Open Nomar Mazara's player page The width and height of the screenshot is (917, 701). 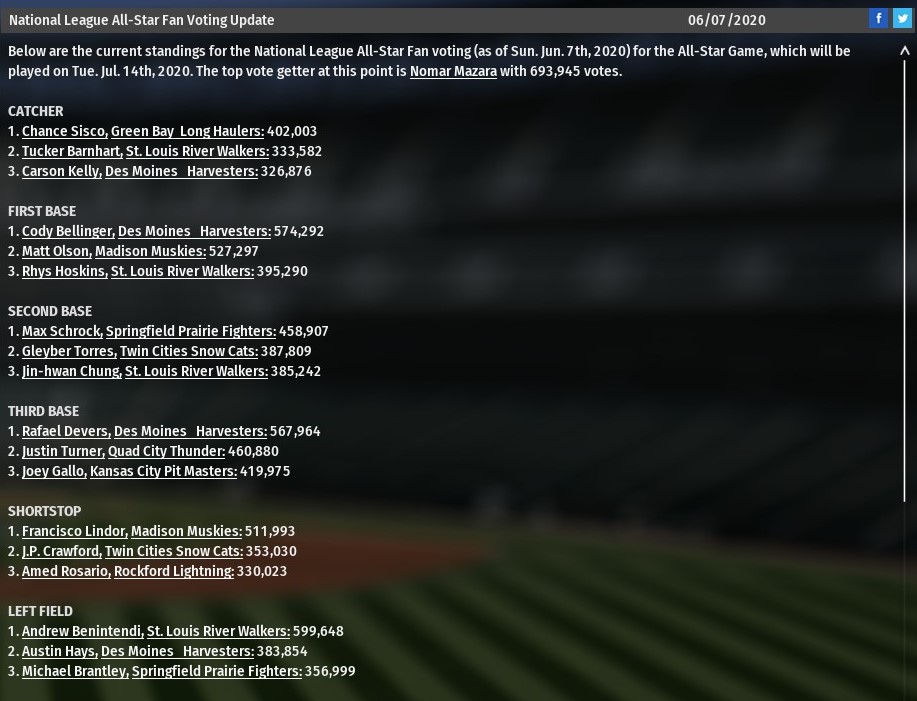pos(453,71)
